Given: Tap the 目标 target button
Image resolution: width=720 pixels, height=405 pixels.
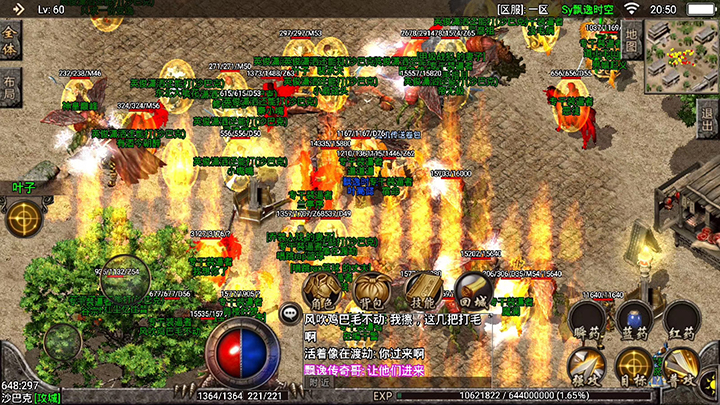Looking at the screenshot, I should coord(633,368).
